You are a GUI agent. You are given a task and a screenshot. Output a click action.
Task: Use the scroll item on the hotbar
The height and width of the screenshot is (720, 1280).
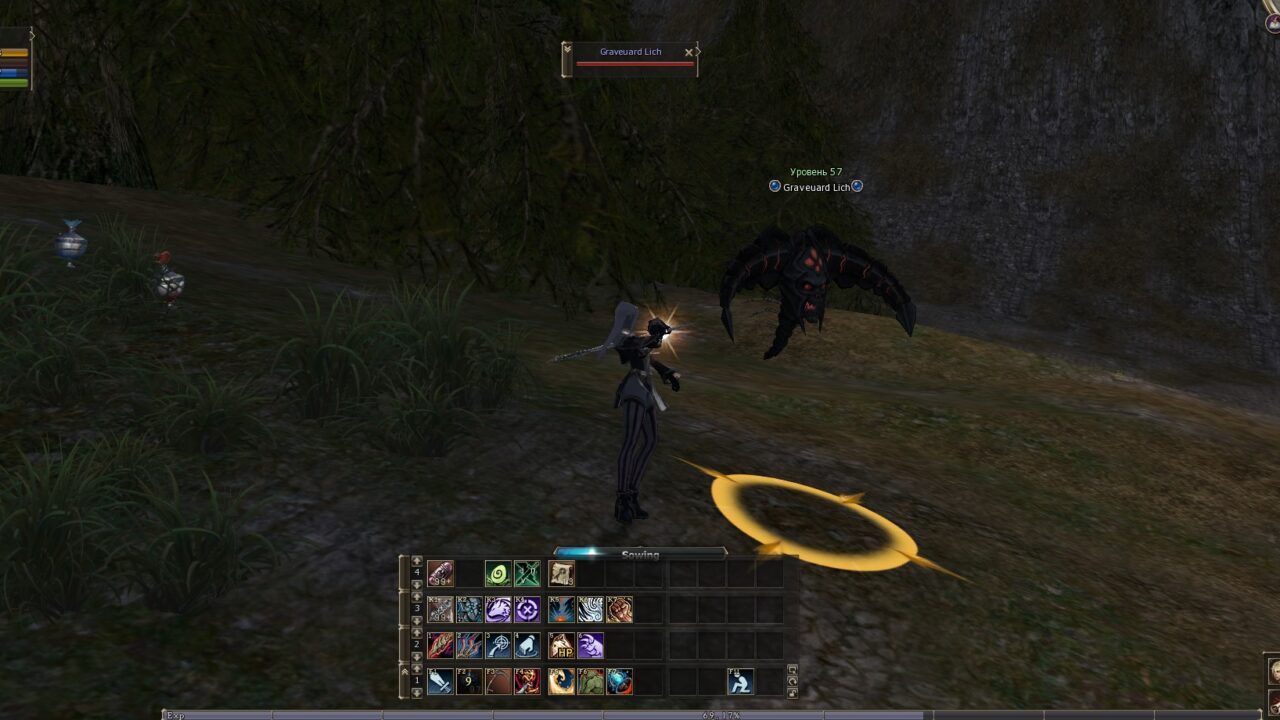[x=561, y=574]
